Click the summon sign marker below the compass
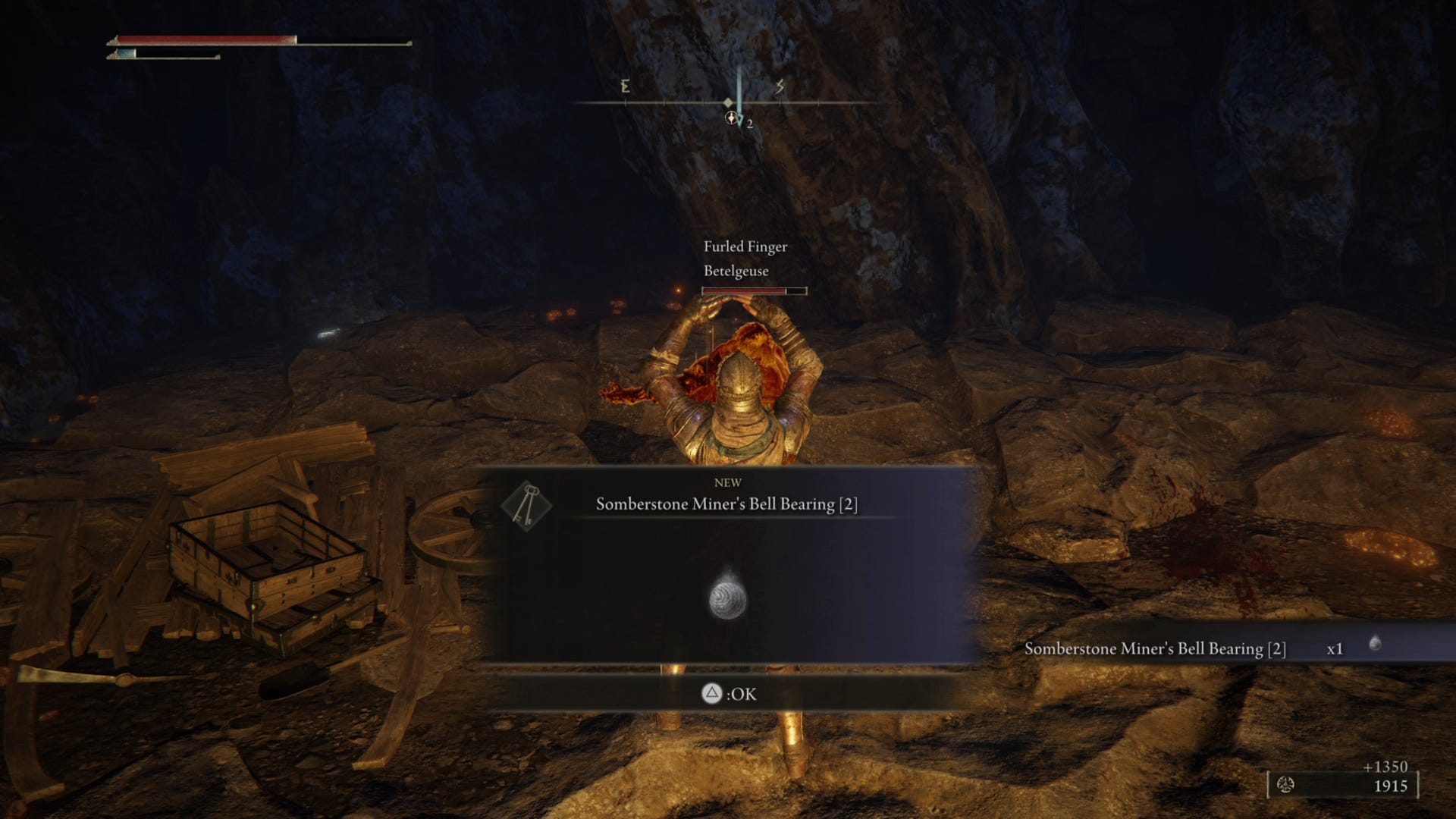 (x=730, y=118)
